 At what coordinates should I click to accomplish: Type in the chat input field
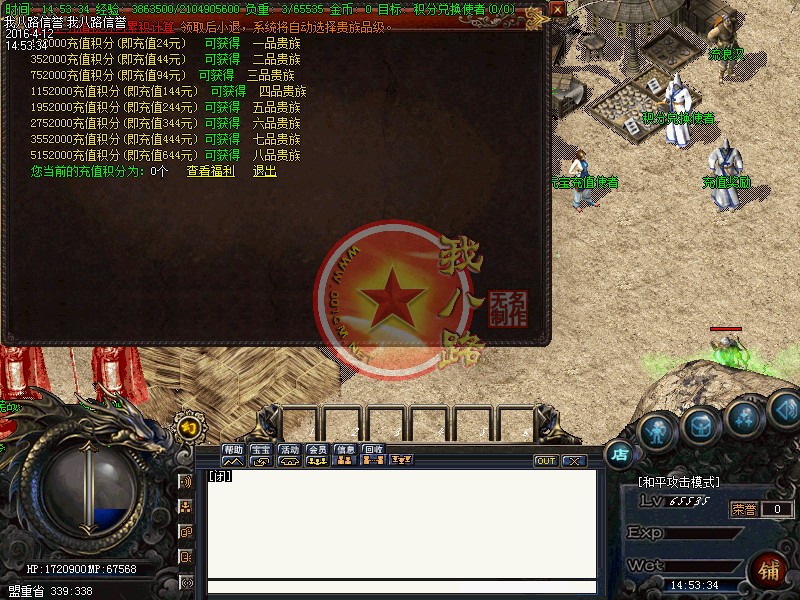tap(400, 587)
